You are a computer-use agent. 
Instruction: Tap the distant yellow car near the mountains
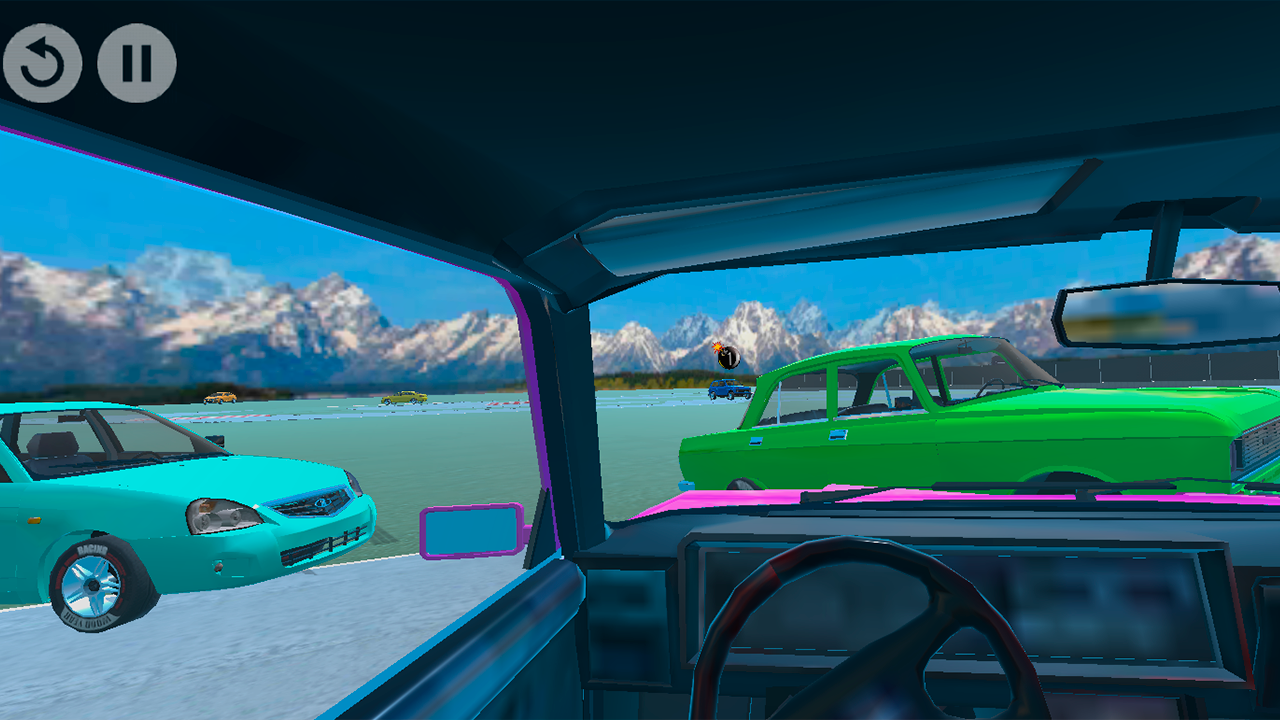[220, 398]
